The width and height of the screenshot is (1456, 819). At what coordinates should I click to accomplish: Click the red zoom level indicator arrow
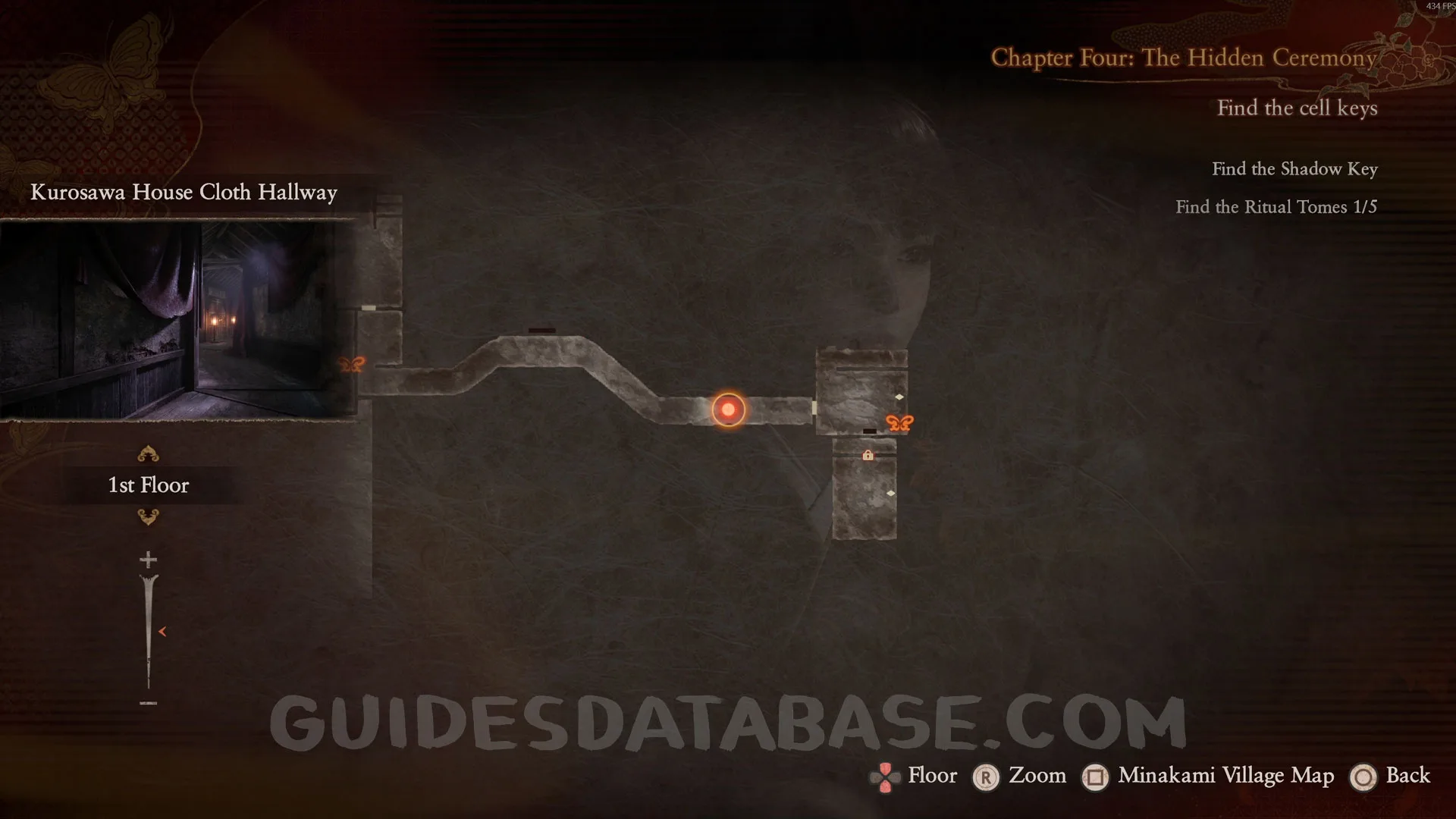(x=162, y=631)
